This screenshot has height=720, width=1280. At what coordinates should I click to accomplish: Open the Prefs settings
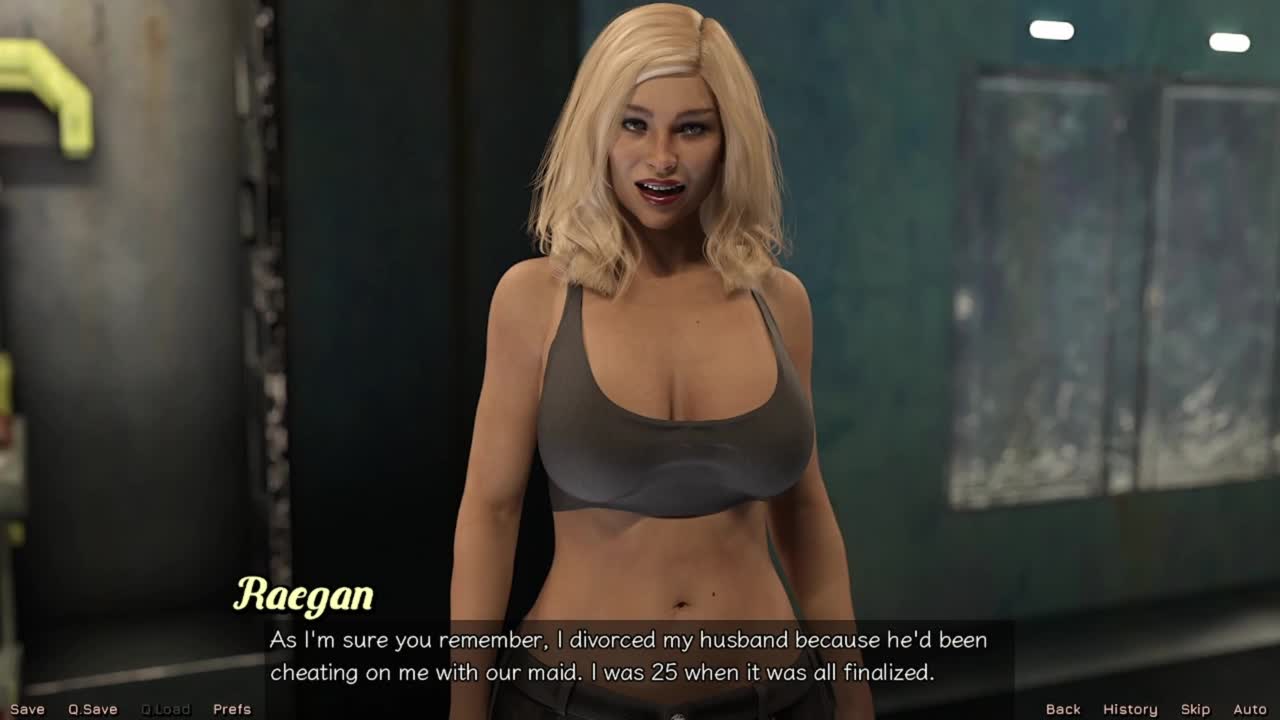(x=232, y=709)
